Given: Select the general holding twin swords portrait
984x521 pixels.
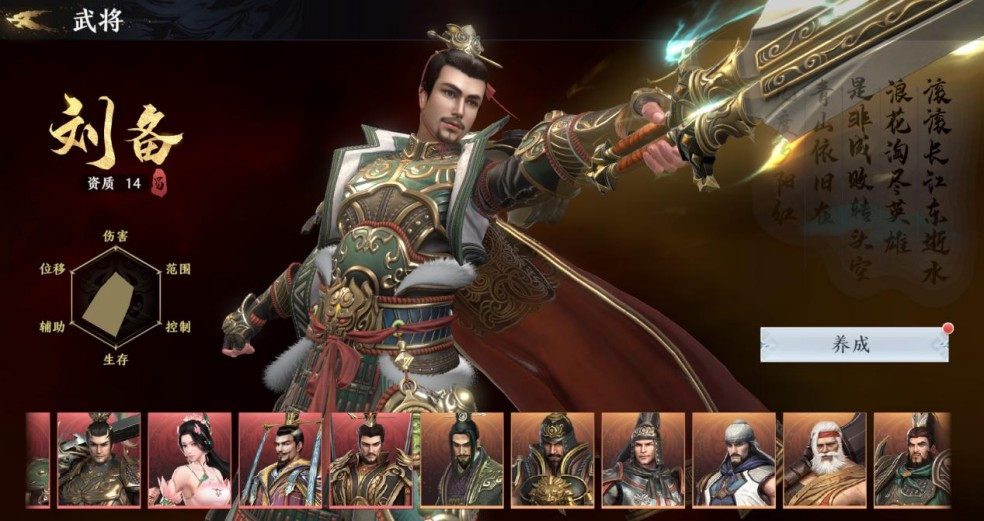Looking at the screenshot, I should (280, 459).
